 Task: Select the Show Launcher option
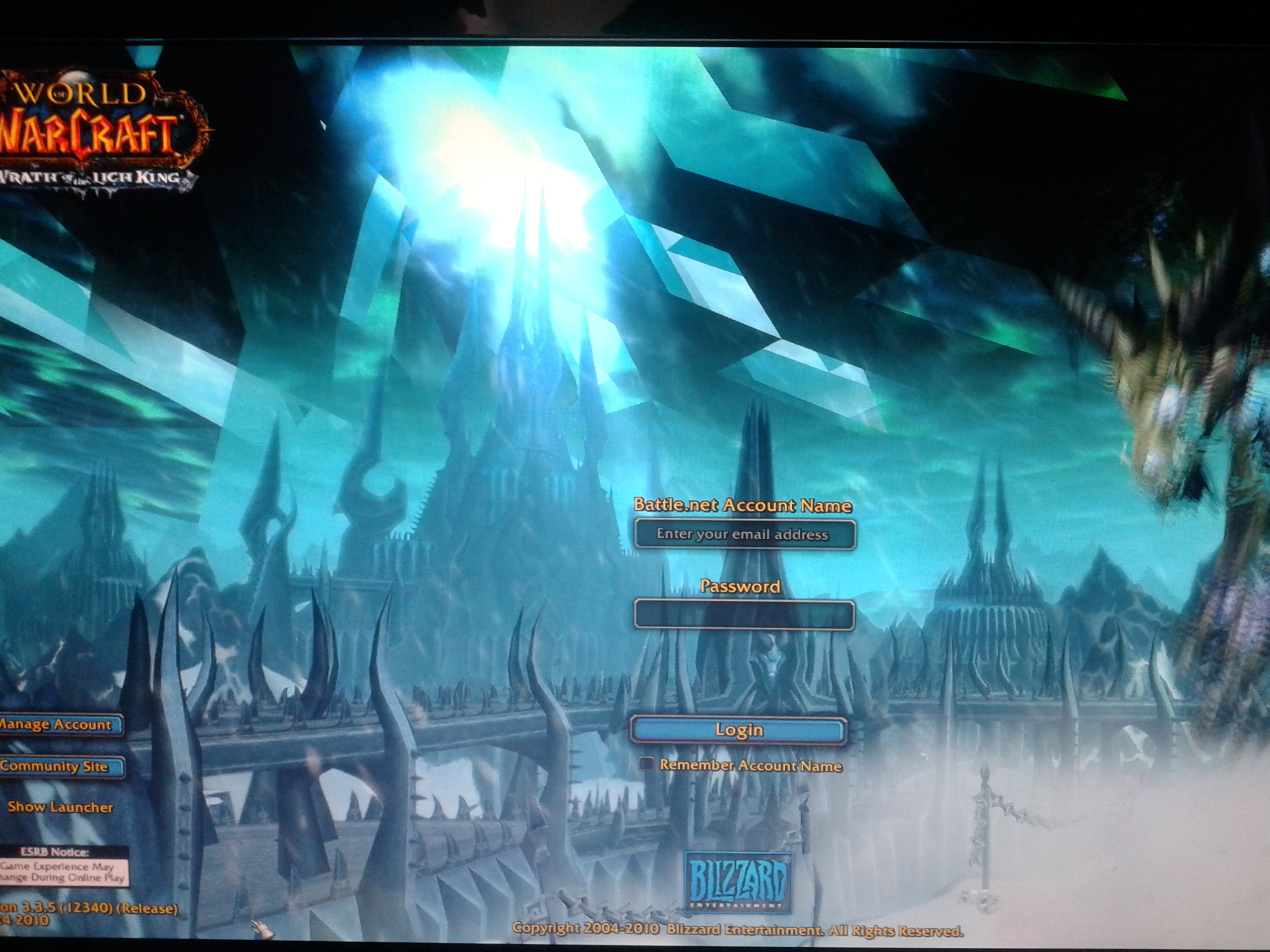pos(60,807)
